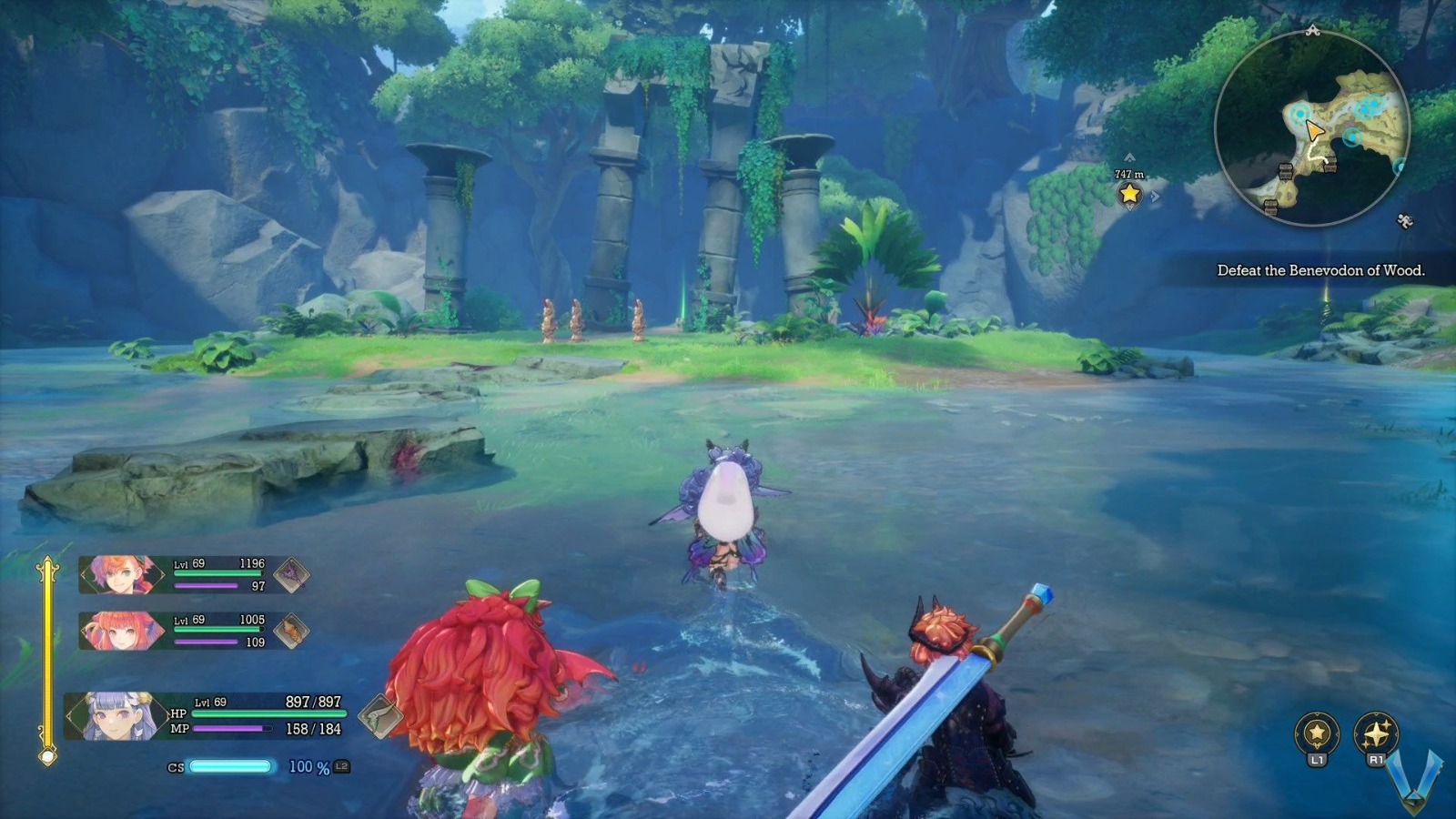Select the objective text Defeat the Benevodon of Wood

click(1321, 269)
